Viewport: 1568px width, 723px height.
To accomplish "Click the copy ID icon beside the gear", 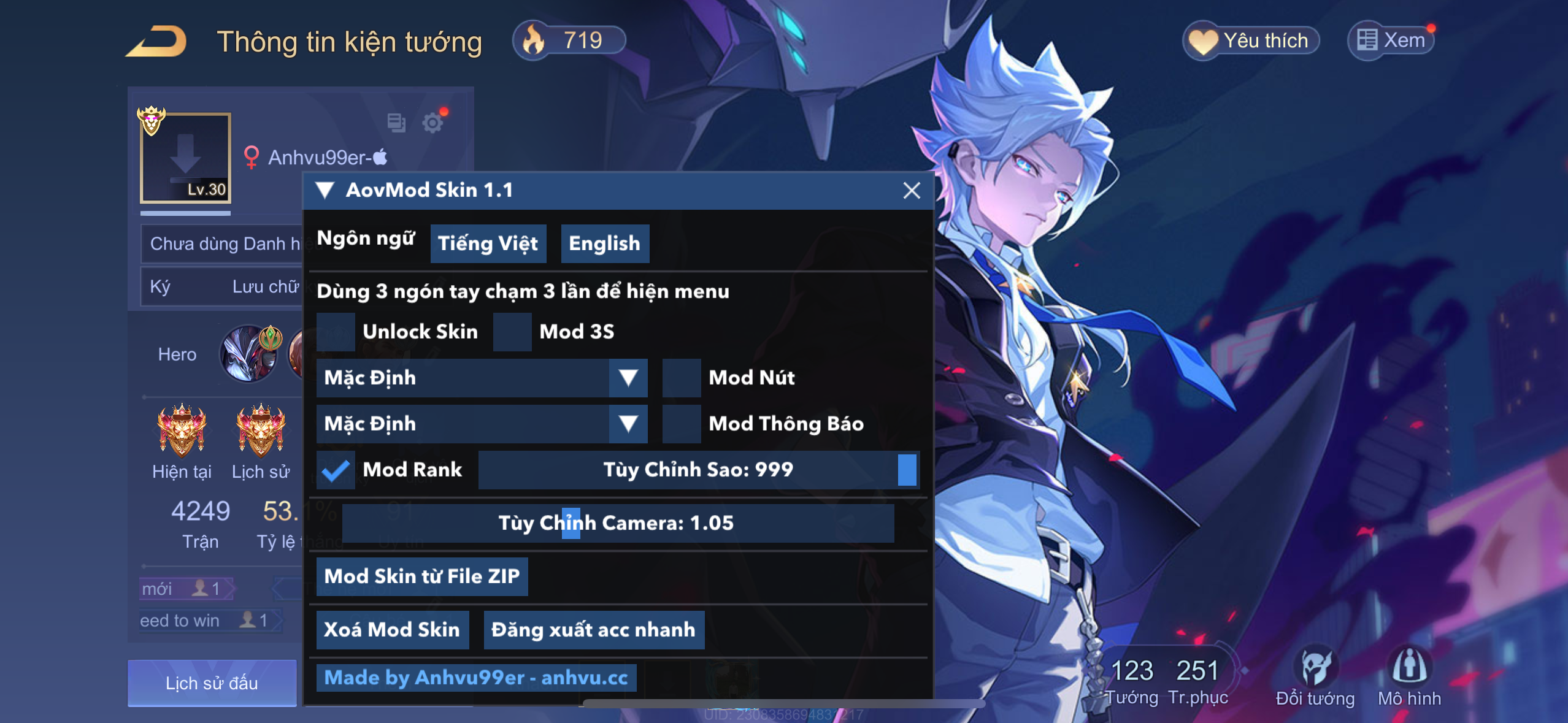I will (398, 123).
